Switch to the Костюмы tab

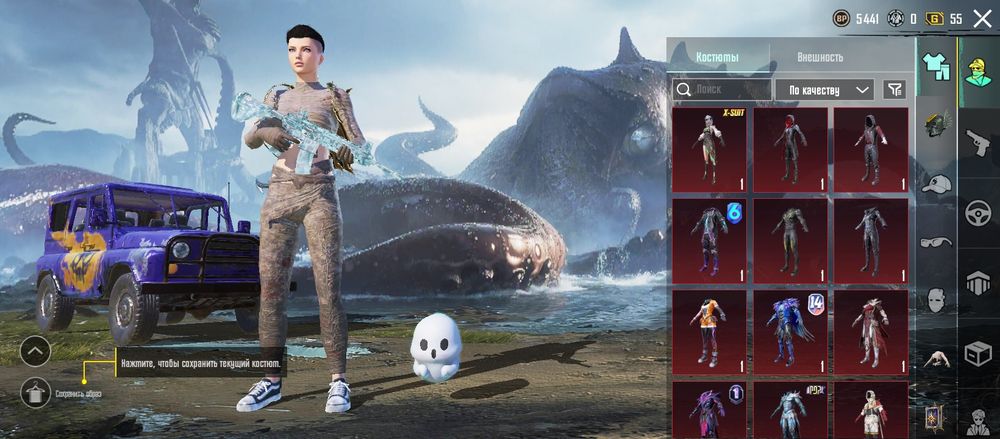717,57
